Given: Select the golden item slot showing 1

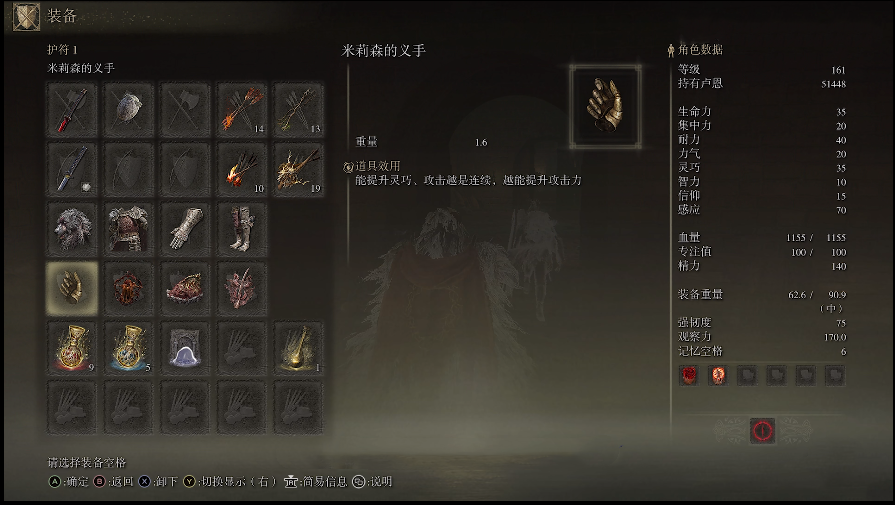Looking at the screenshot, I should [298, 348].
